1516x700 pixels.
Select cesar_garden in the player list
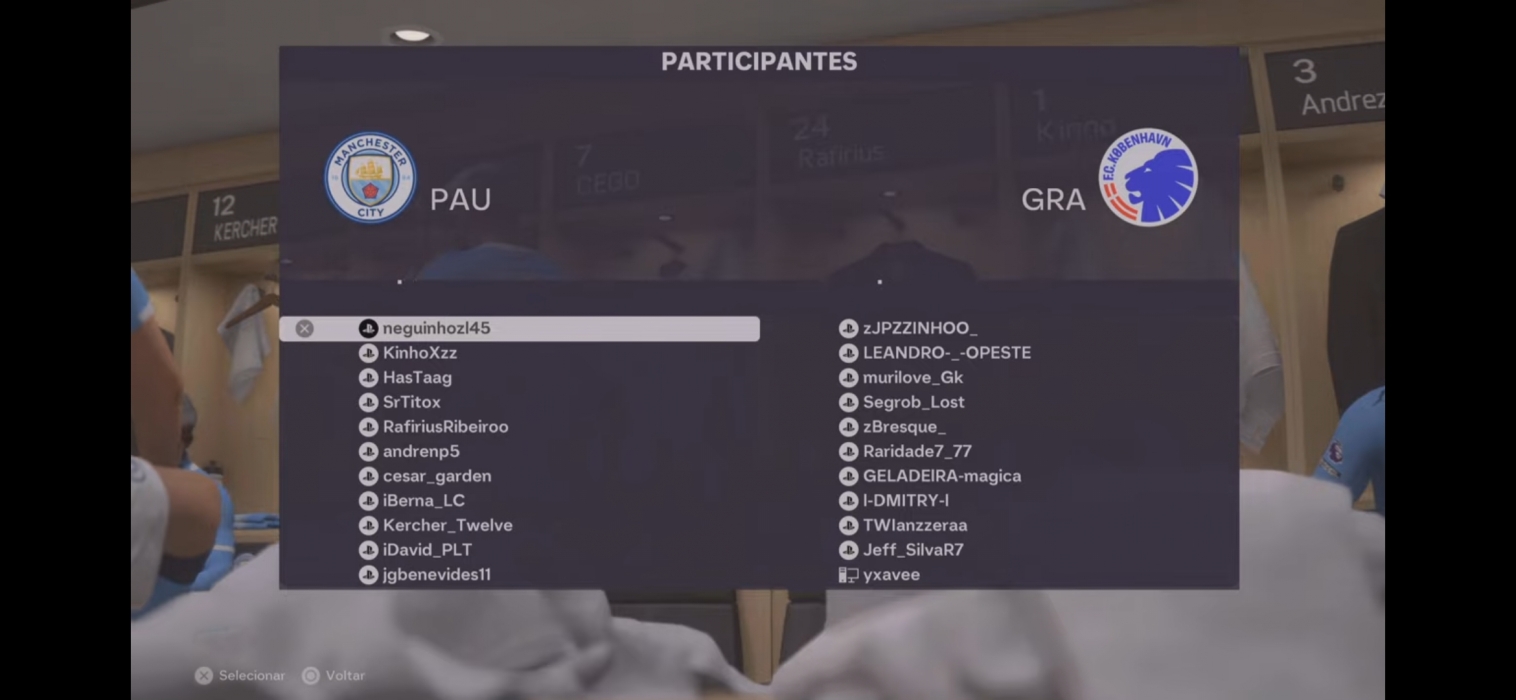point(436,476)
